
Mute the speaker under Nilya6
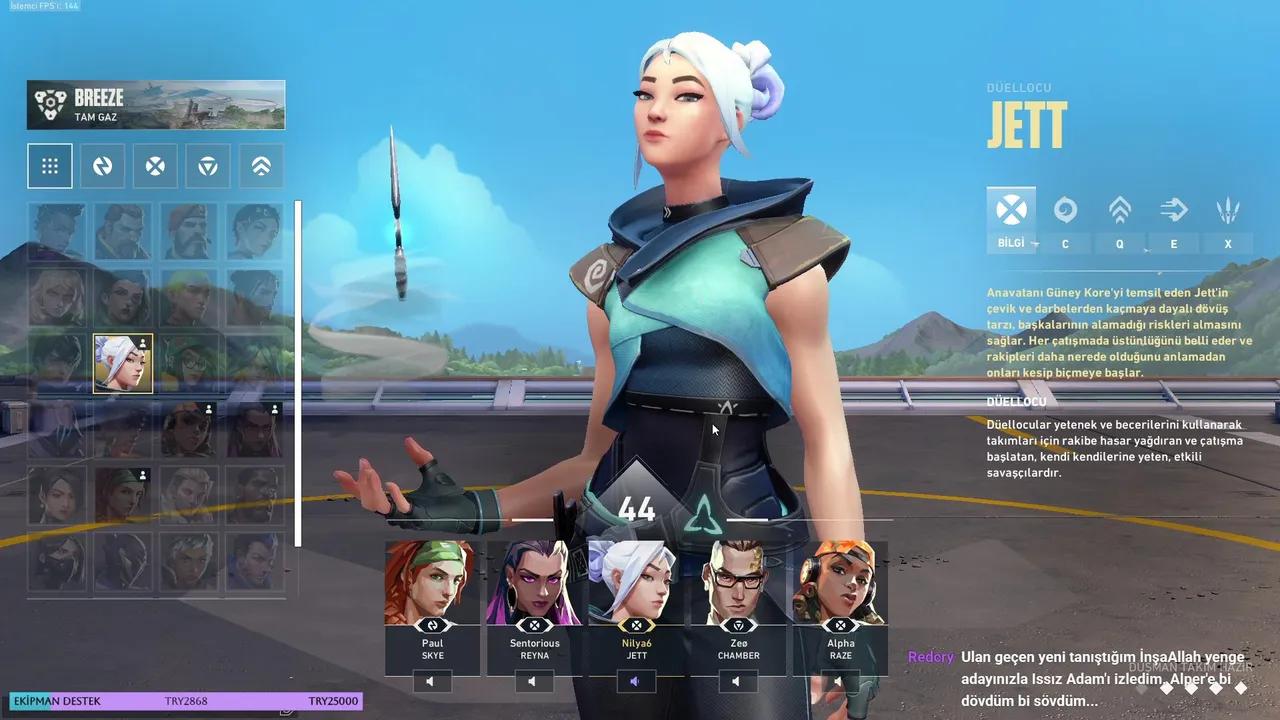(x=638, y=681)
